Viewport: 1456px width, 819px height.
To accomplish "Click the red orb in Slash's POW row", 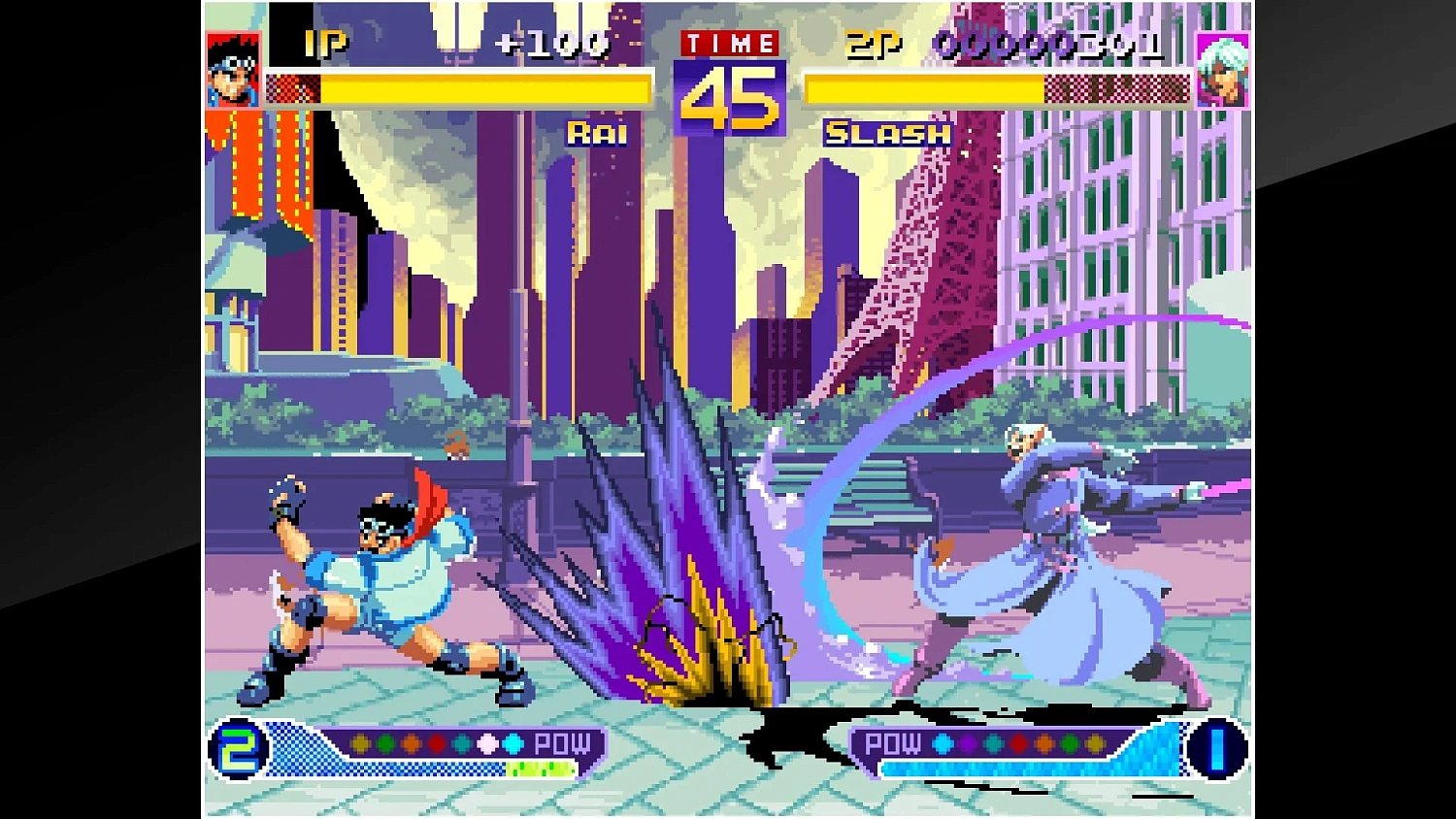I will 1018,745.
